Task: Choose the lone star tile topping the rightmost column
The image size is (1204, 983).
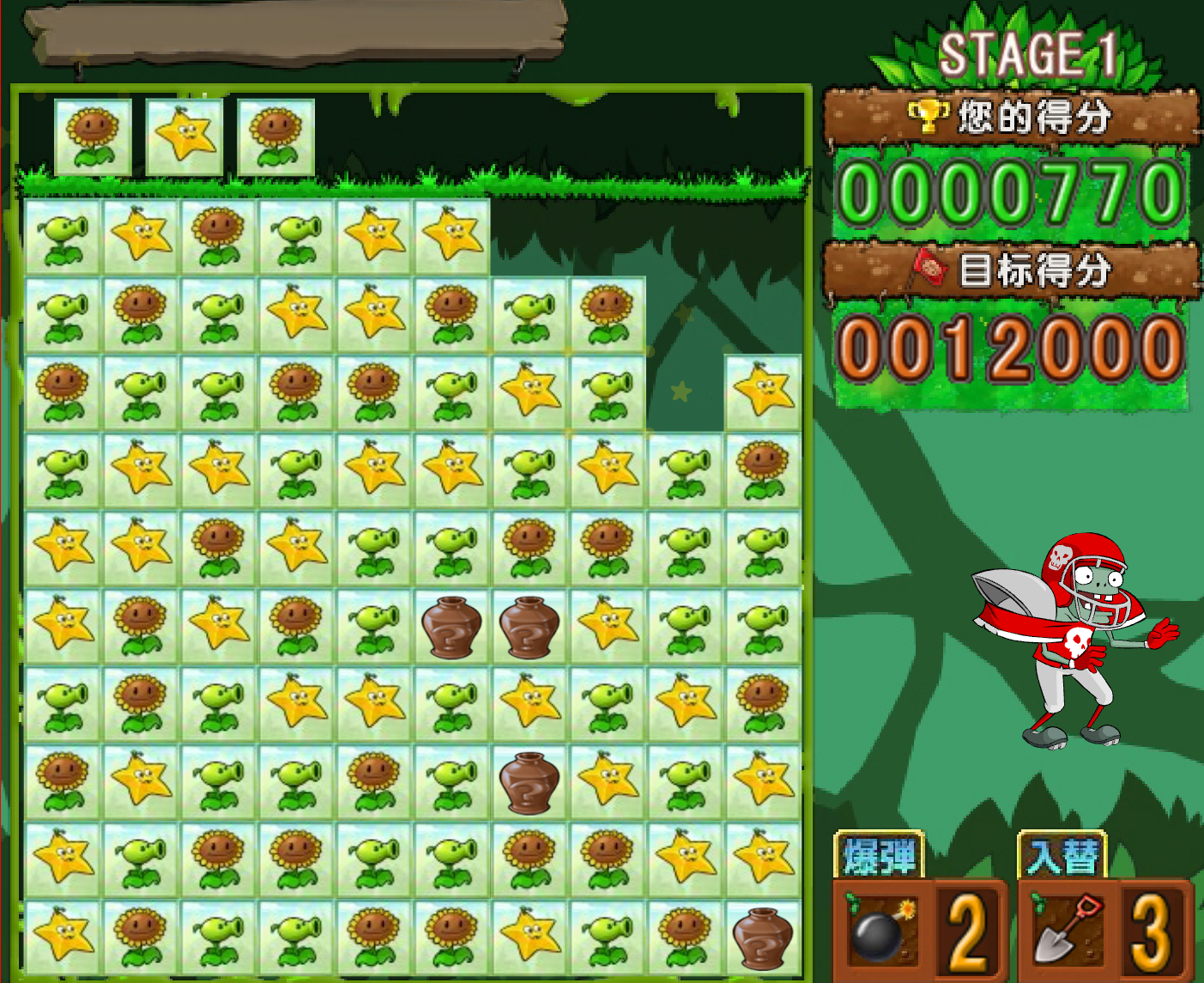Action: coord(762,392)
